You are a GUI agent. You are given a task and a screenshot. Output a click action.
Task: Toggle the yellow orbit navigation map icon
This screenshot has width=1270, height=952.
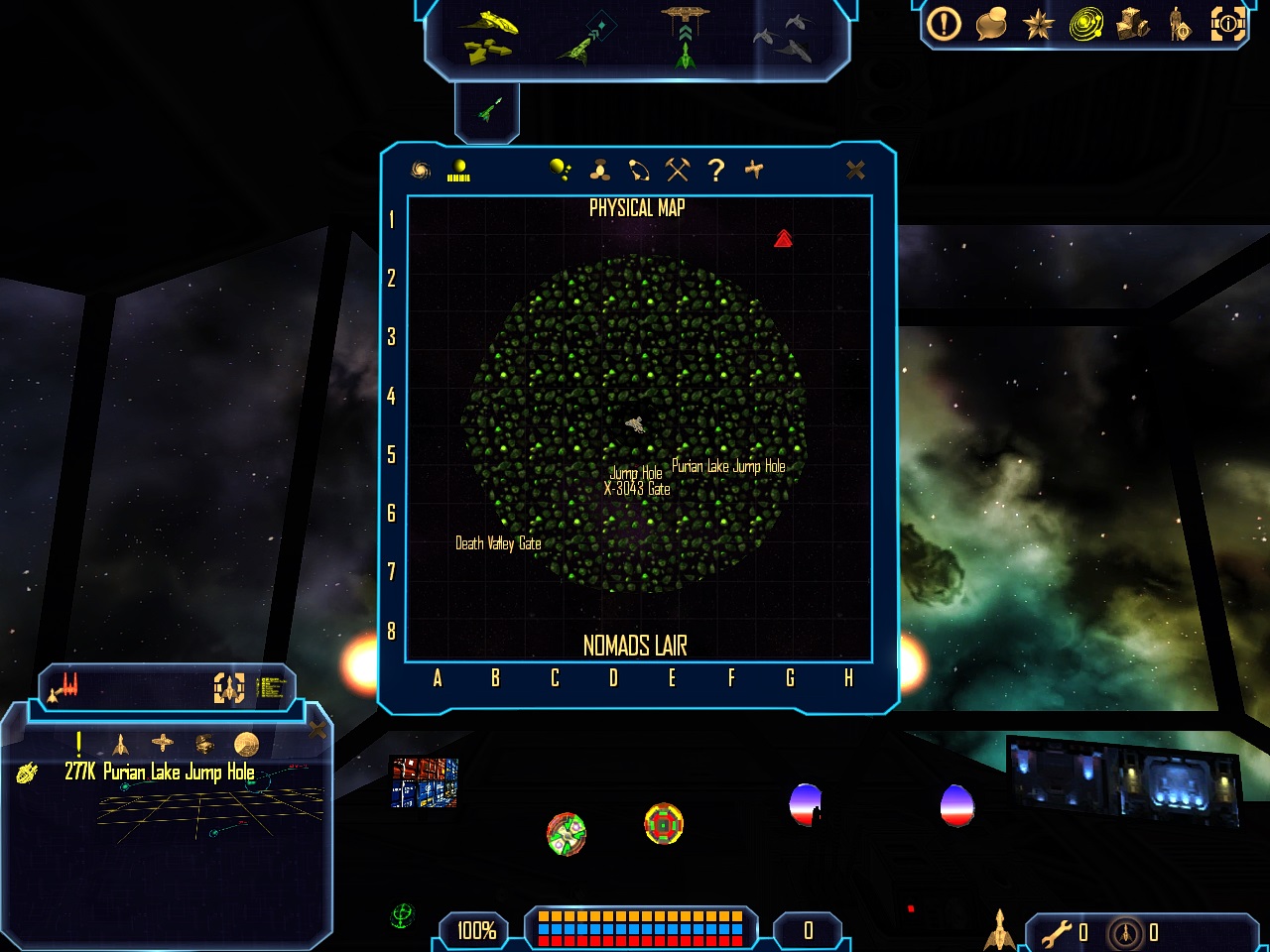1085,24
